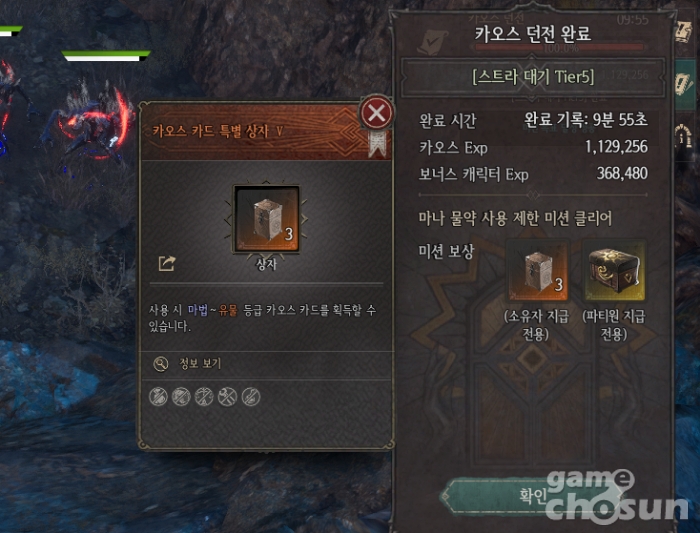
Task: Select the card box icon in the tooltip
Action: pos(266,219)
